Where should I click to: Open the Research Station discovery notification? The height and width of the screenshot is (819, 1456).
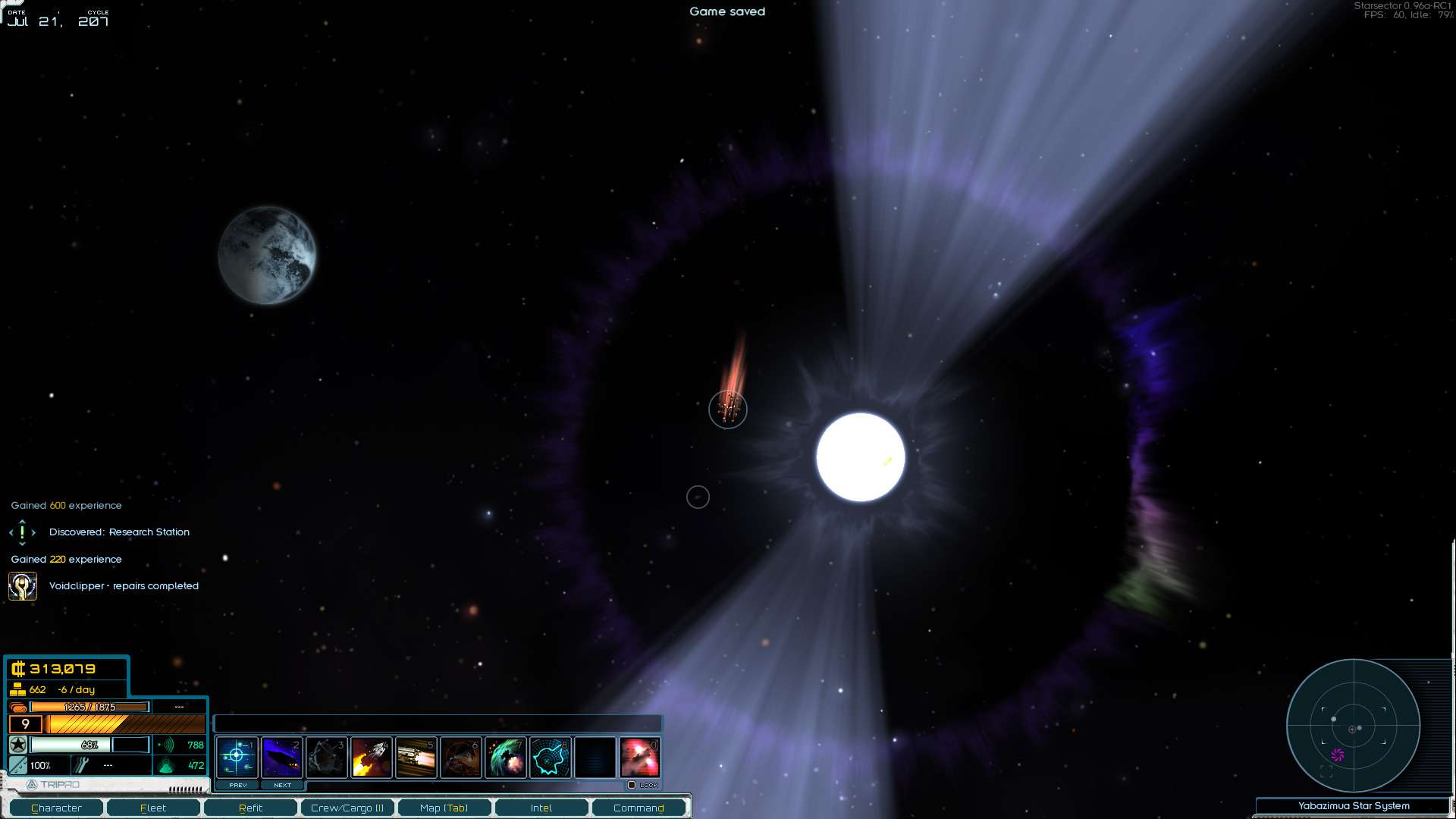119,532
